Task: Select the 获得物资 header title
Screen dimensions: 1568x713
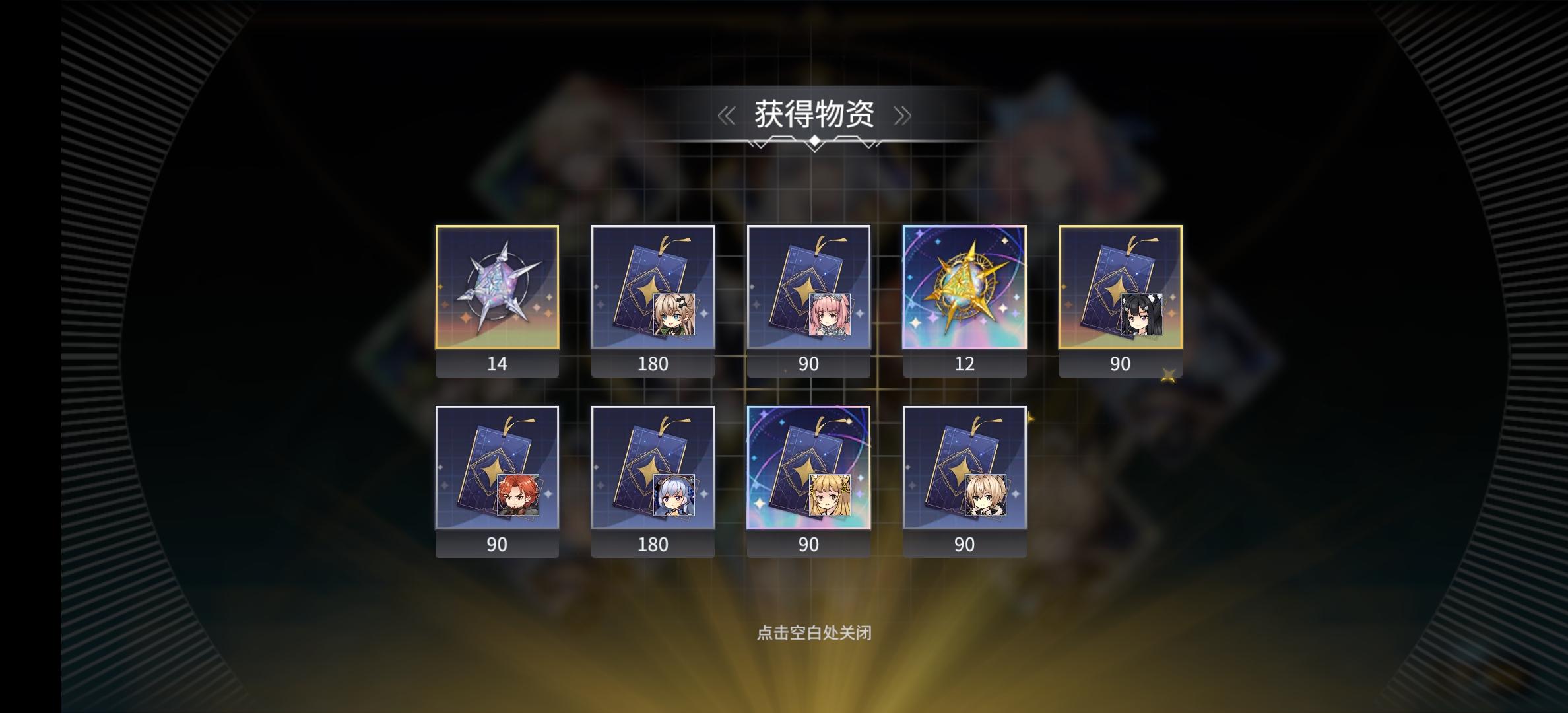Action: tap(814, 114)
